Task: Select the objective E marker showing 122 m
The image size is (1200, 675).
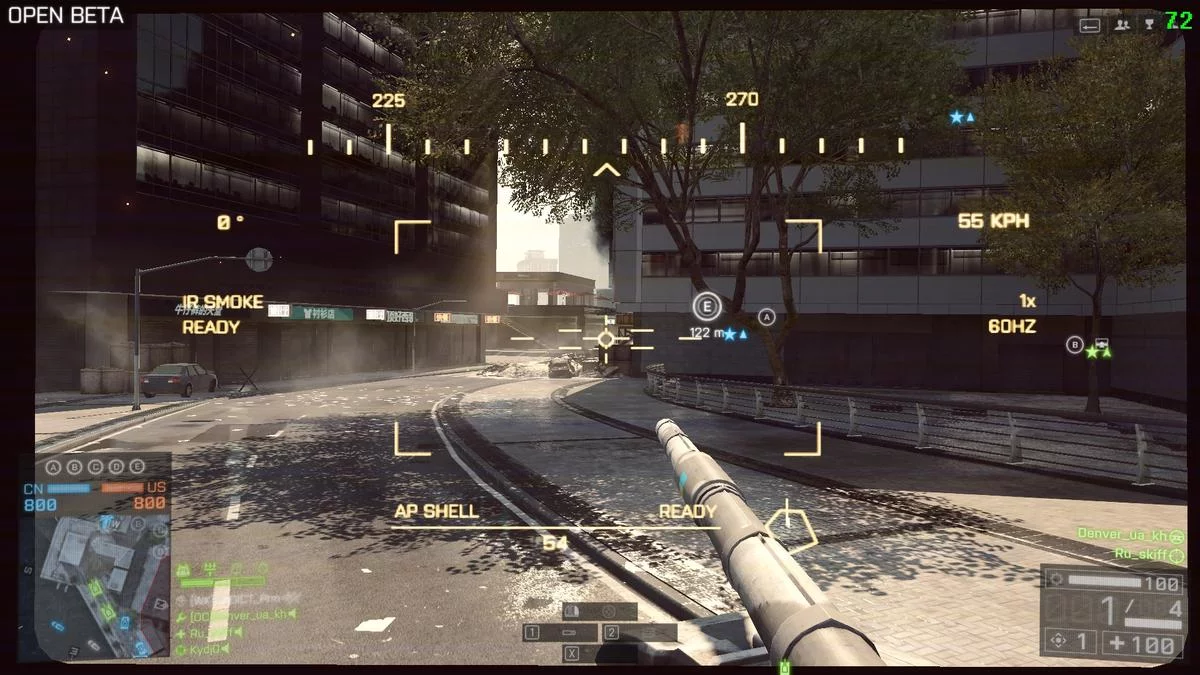Action: (707, 307)
